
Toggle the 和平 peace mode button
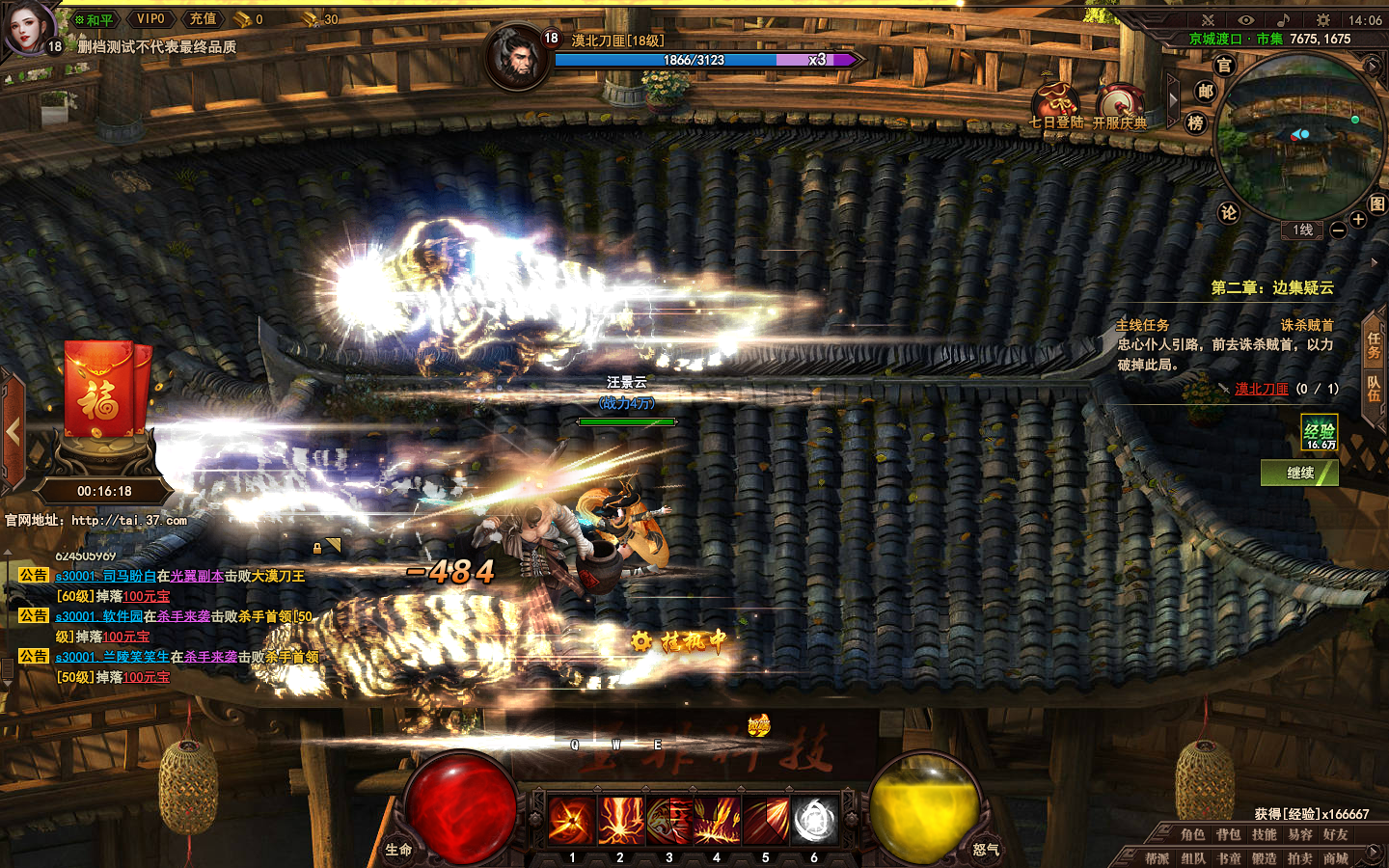point(95,19)
